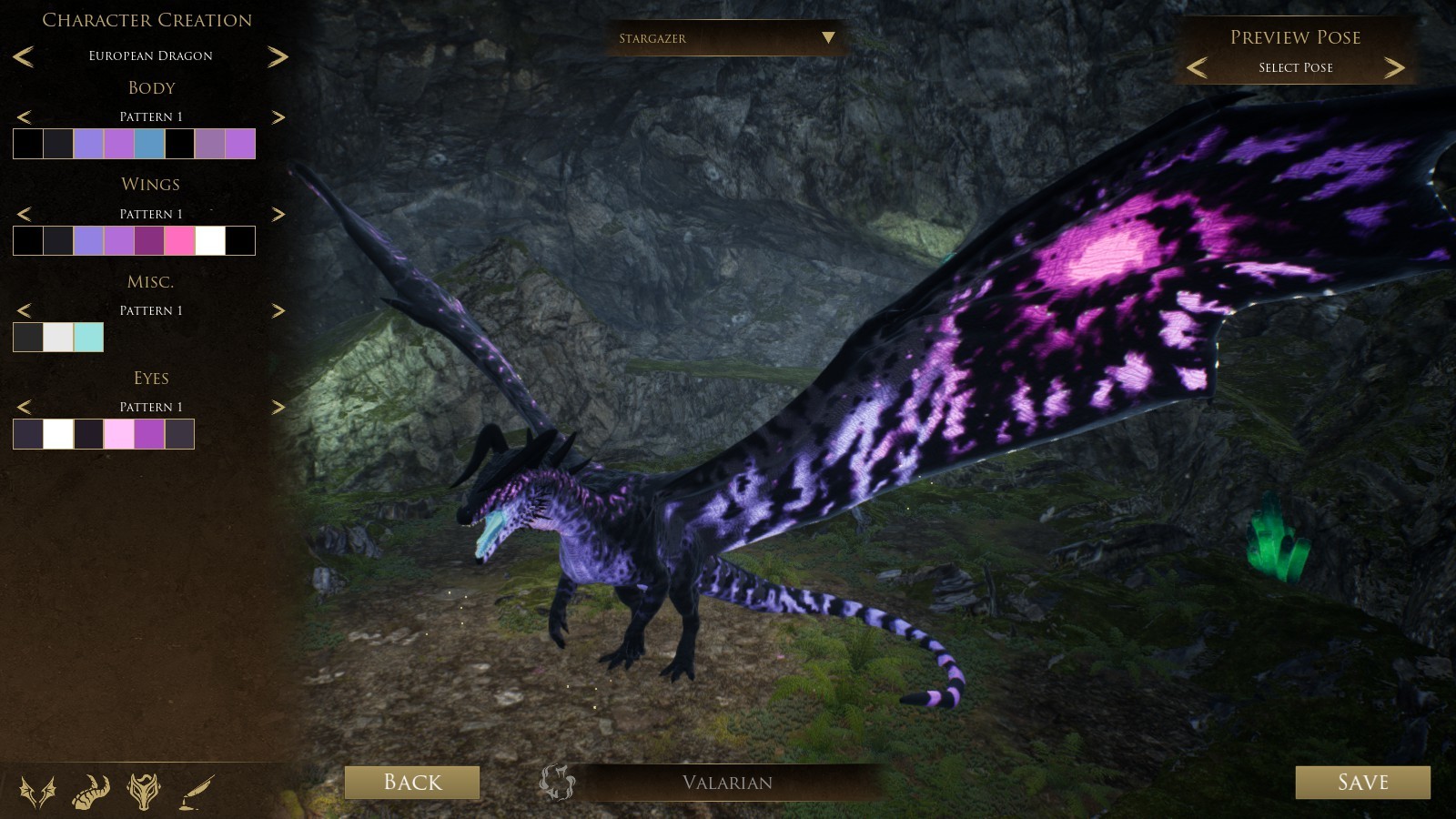This screenshot has width=1456, height=819.
Task: Select the dragon head customization icon
Action: [x=144, y=792]
